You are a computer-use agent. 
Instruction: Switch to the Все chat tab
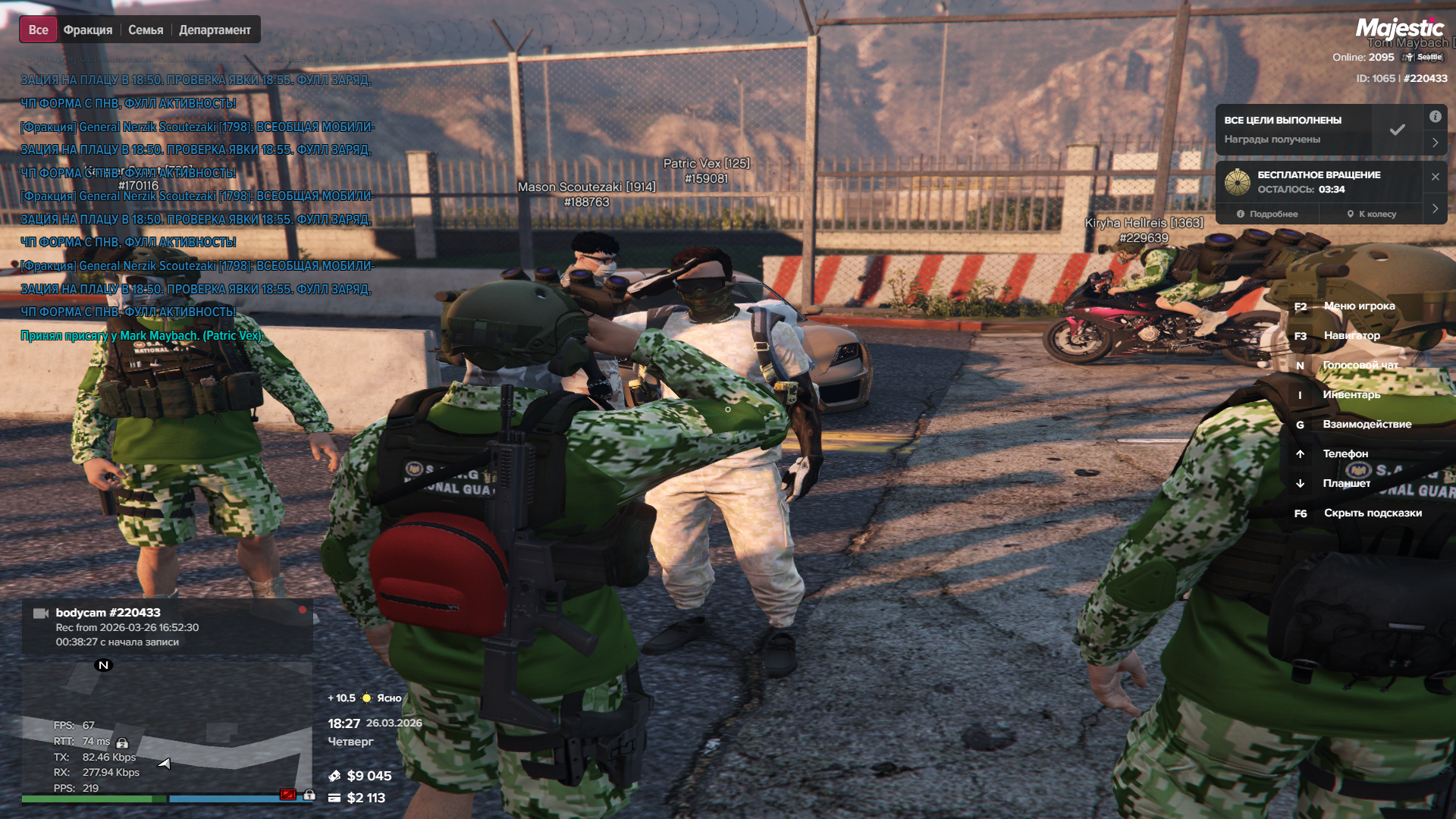[38, 30]
